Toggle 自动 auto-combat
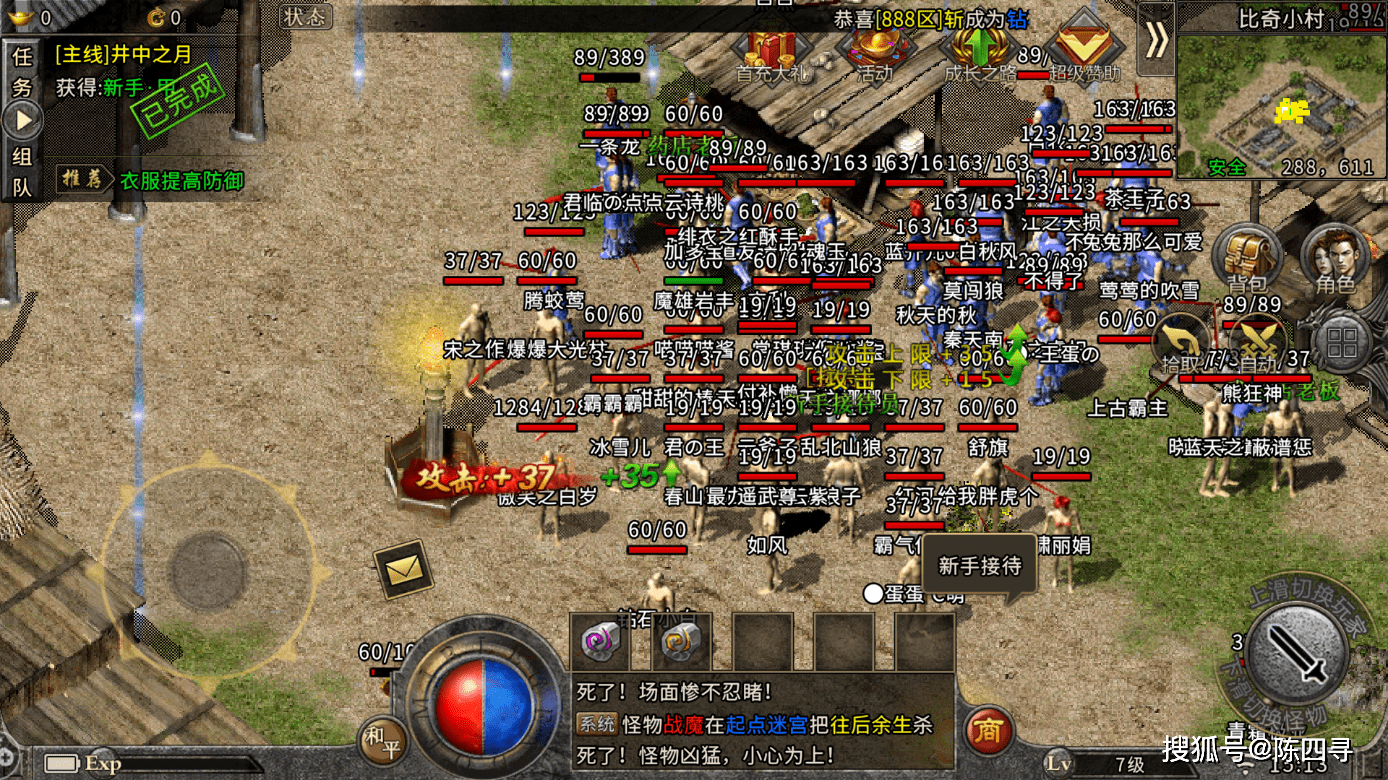Viewport: 1388px width, 780px height. (1257, 346)
